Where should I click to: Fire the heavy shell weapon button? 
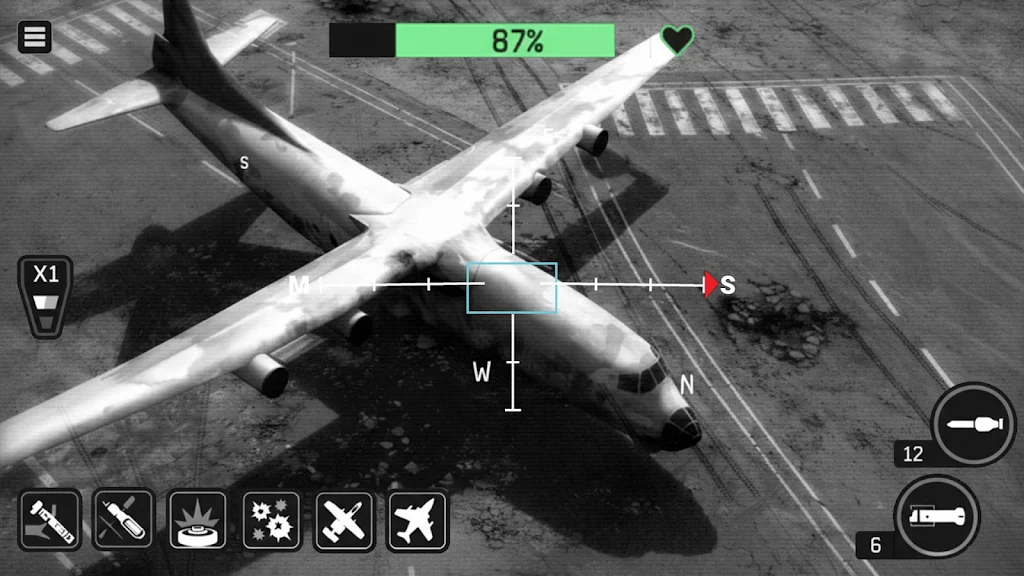click(x=936, y=517)
